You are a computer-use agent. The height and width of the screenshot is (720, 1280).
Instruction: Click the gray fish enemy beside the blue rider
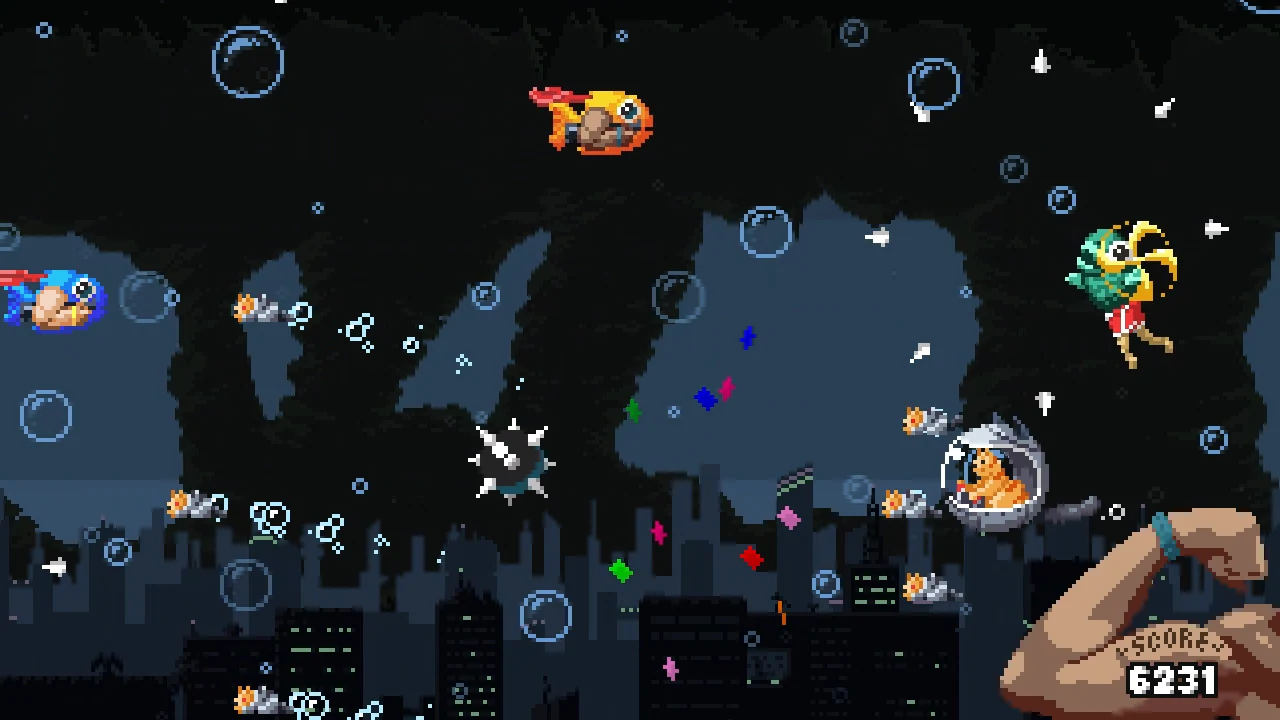pyautogui.click(x=258, y=308)
